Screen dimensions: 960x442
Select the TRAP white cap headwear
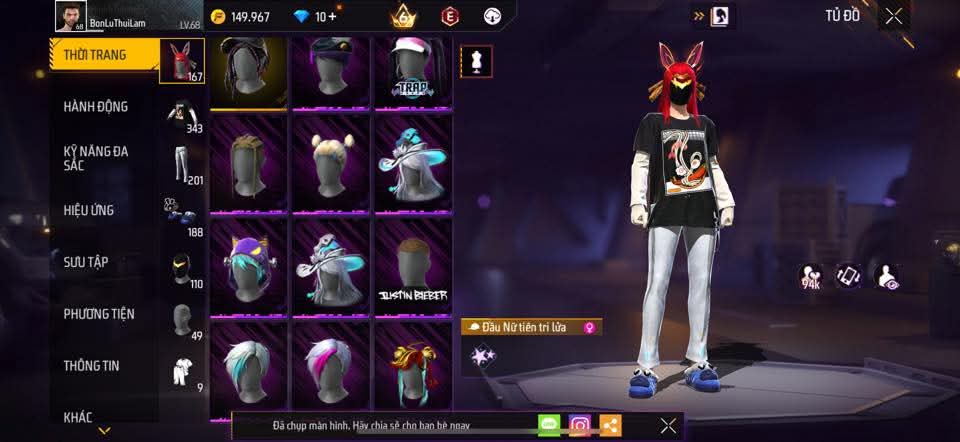[413, 72]
